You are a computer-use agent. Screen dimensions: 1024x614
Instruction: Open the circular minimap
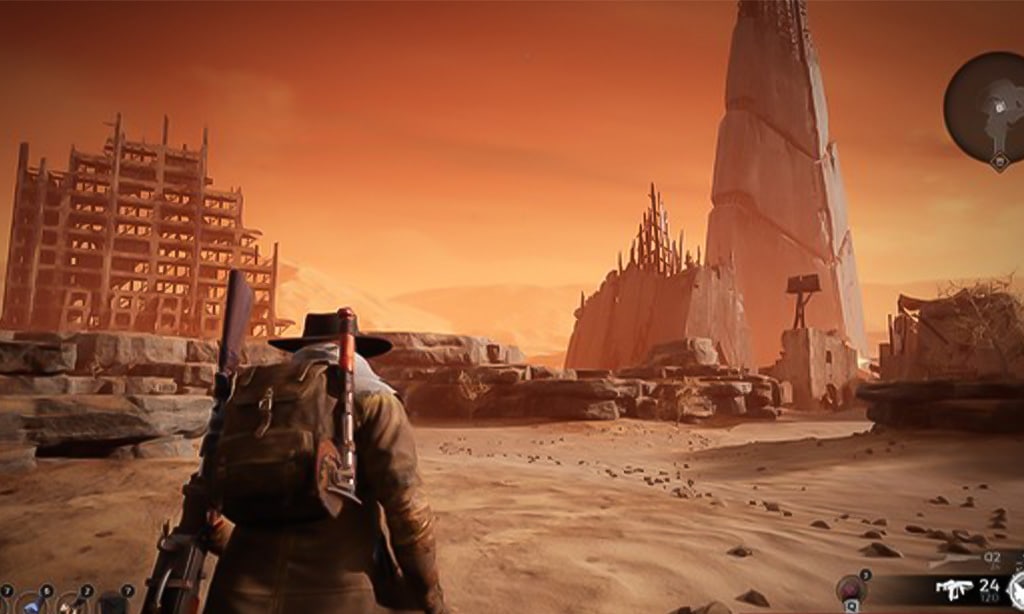987,105
